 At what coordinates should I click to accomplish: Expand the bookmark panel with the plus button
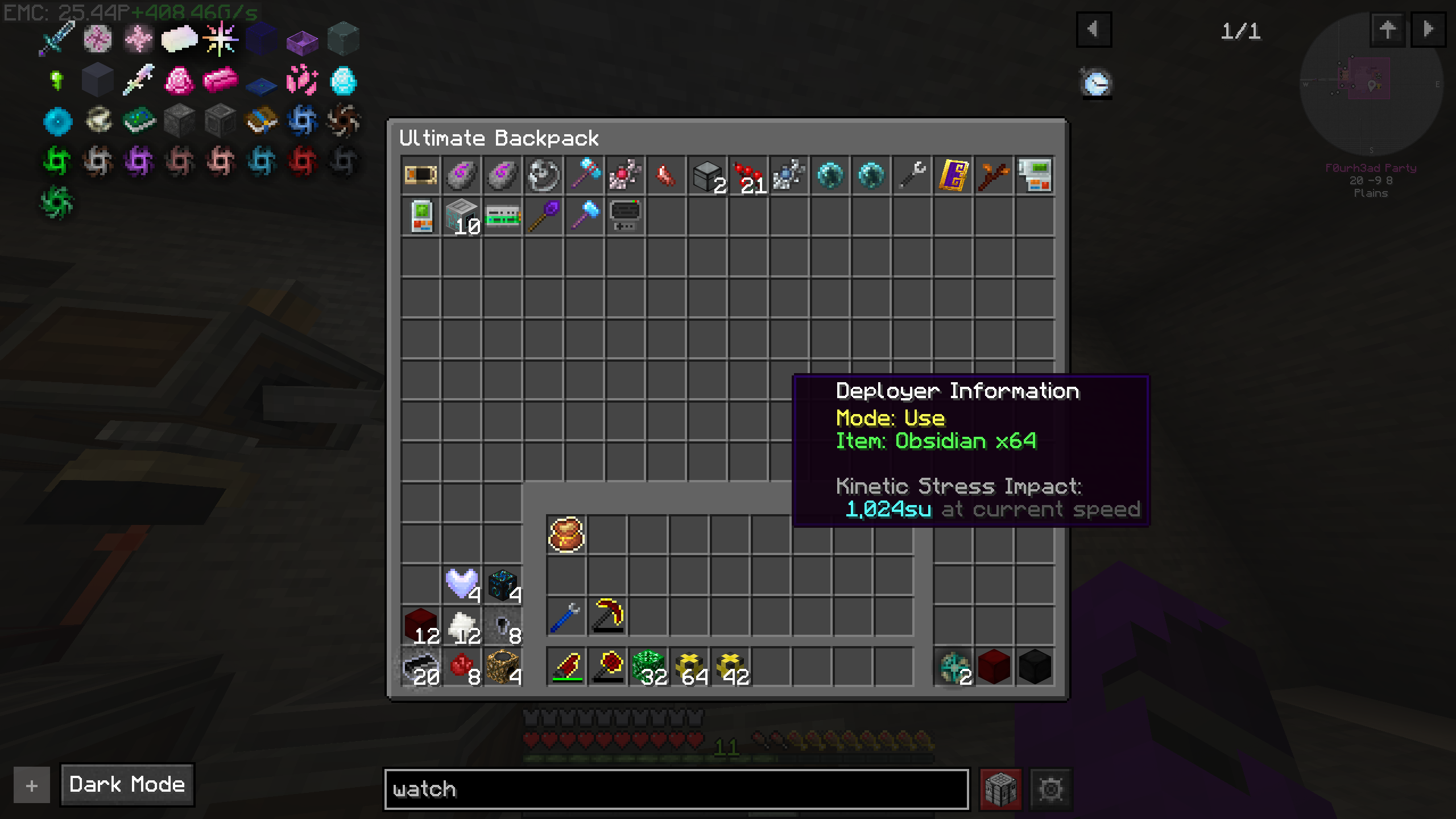(31, 785)
